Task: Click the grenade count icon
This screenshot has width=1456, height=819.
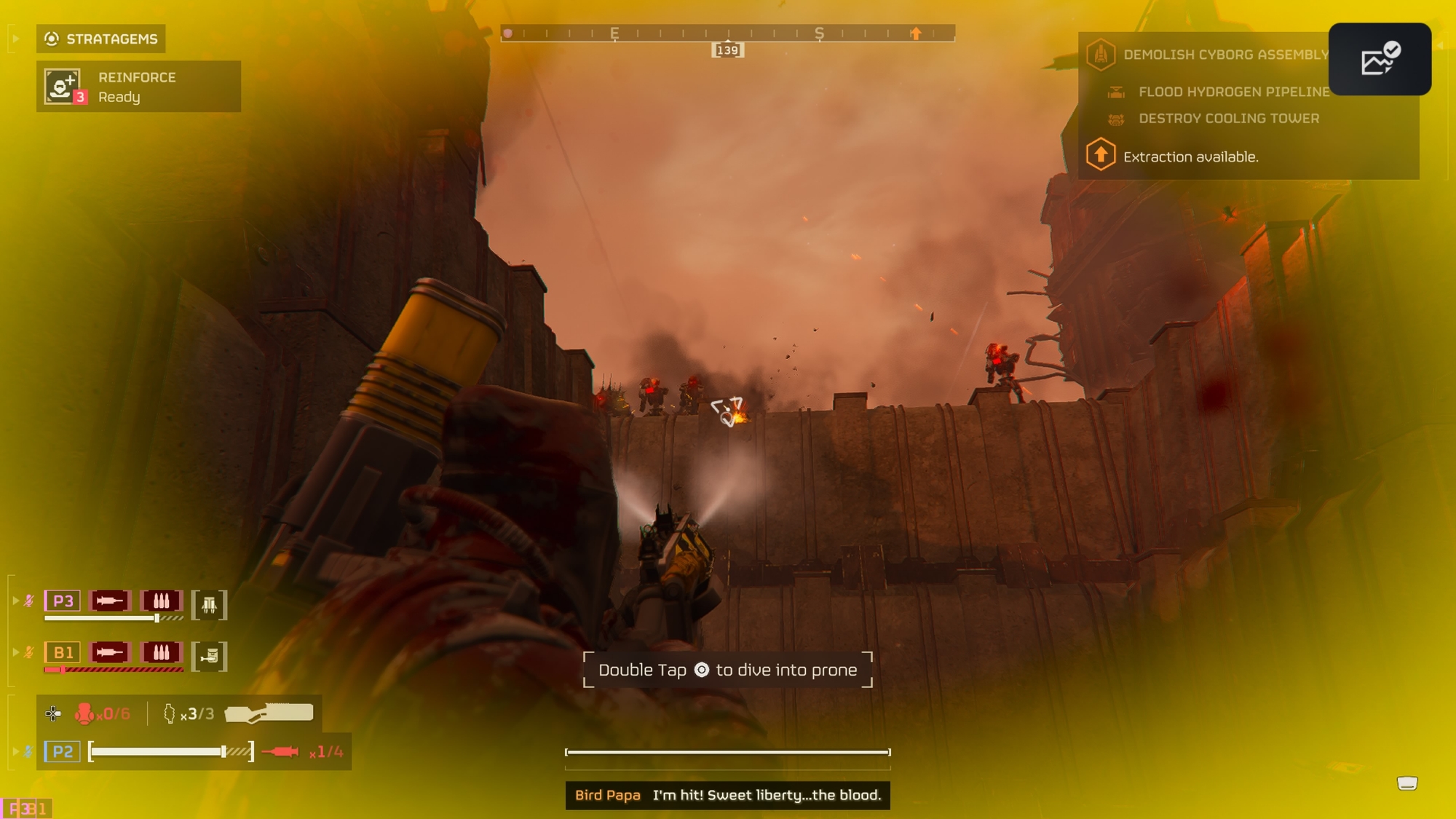Action: [x=170, y=713]
